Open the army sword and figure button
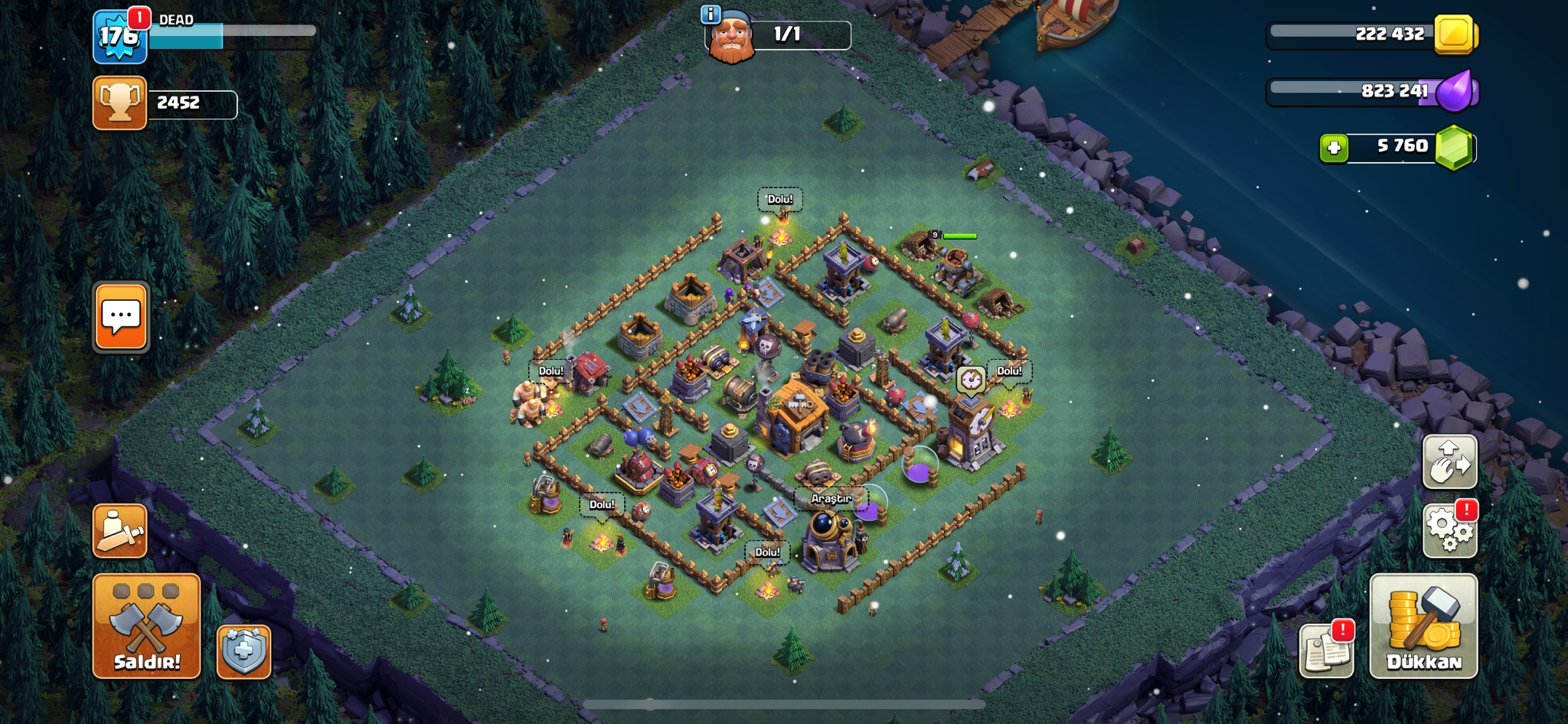The width and height of the screenshot is (1568, 724). (x=120, y=530)
